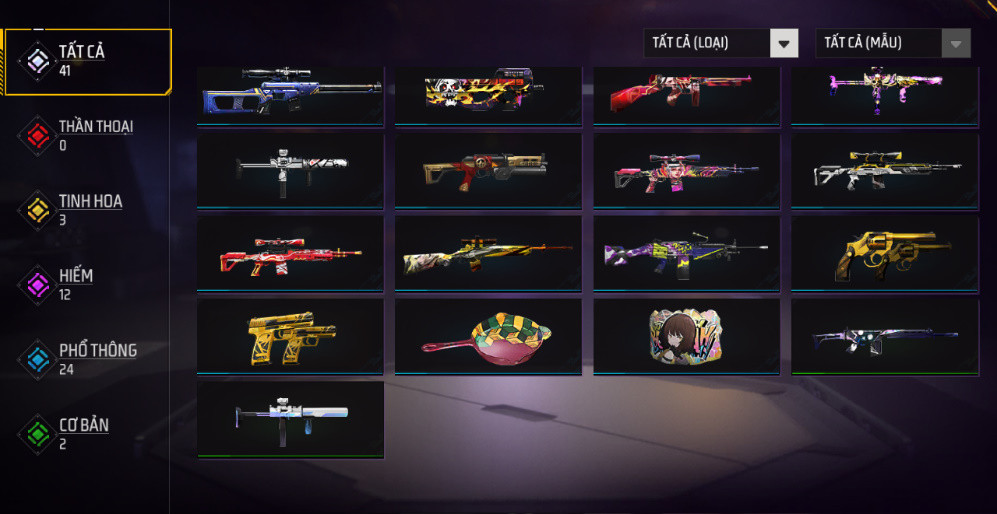
Task: Click the blue sniper rifle with scope
Action: pyautogui.click(x=290, y=93)
